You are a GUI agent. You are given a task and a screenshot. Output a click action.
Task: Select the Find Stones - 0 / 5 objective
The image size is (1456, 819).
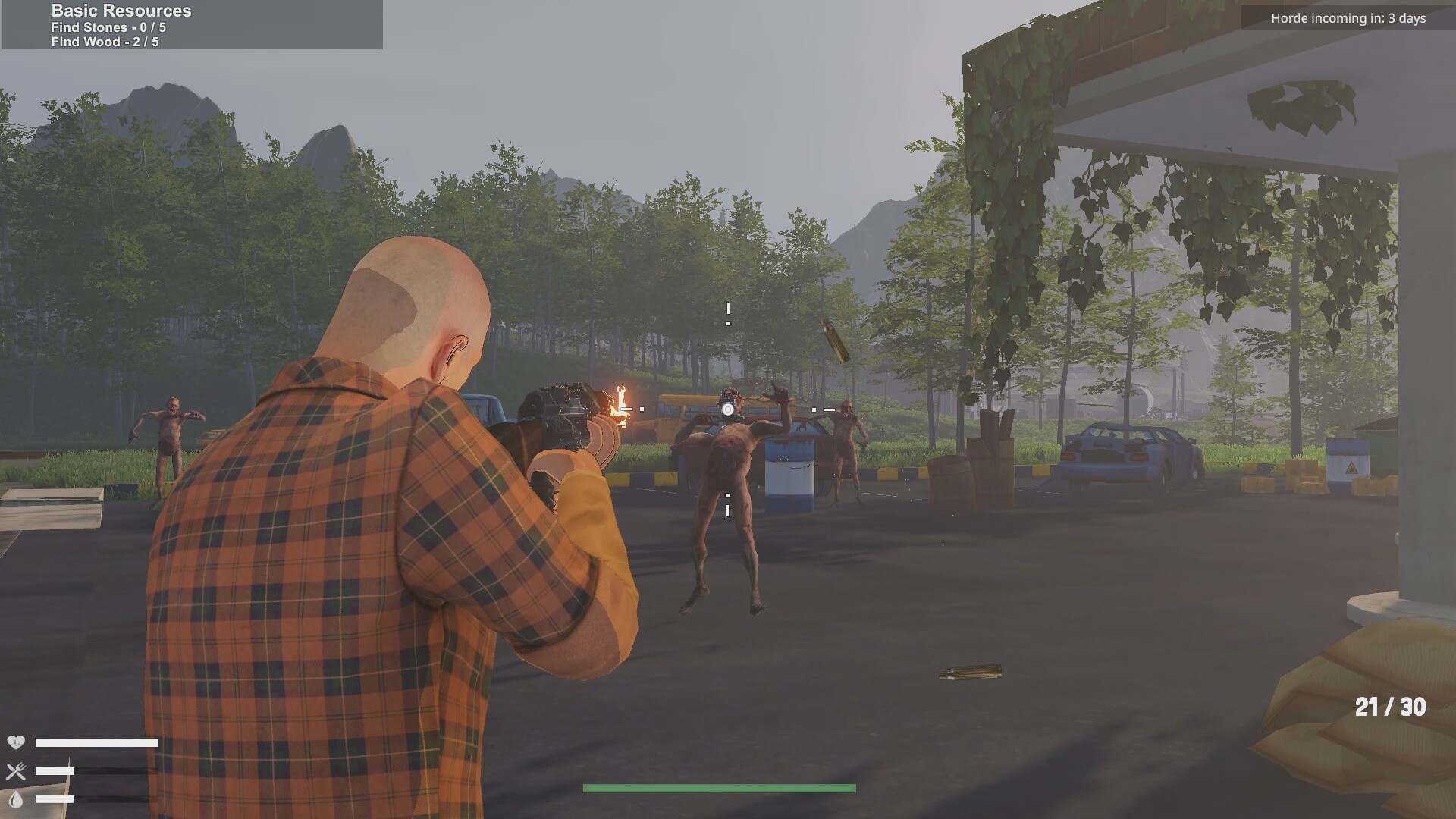tap(108, 27)
